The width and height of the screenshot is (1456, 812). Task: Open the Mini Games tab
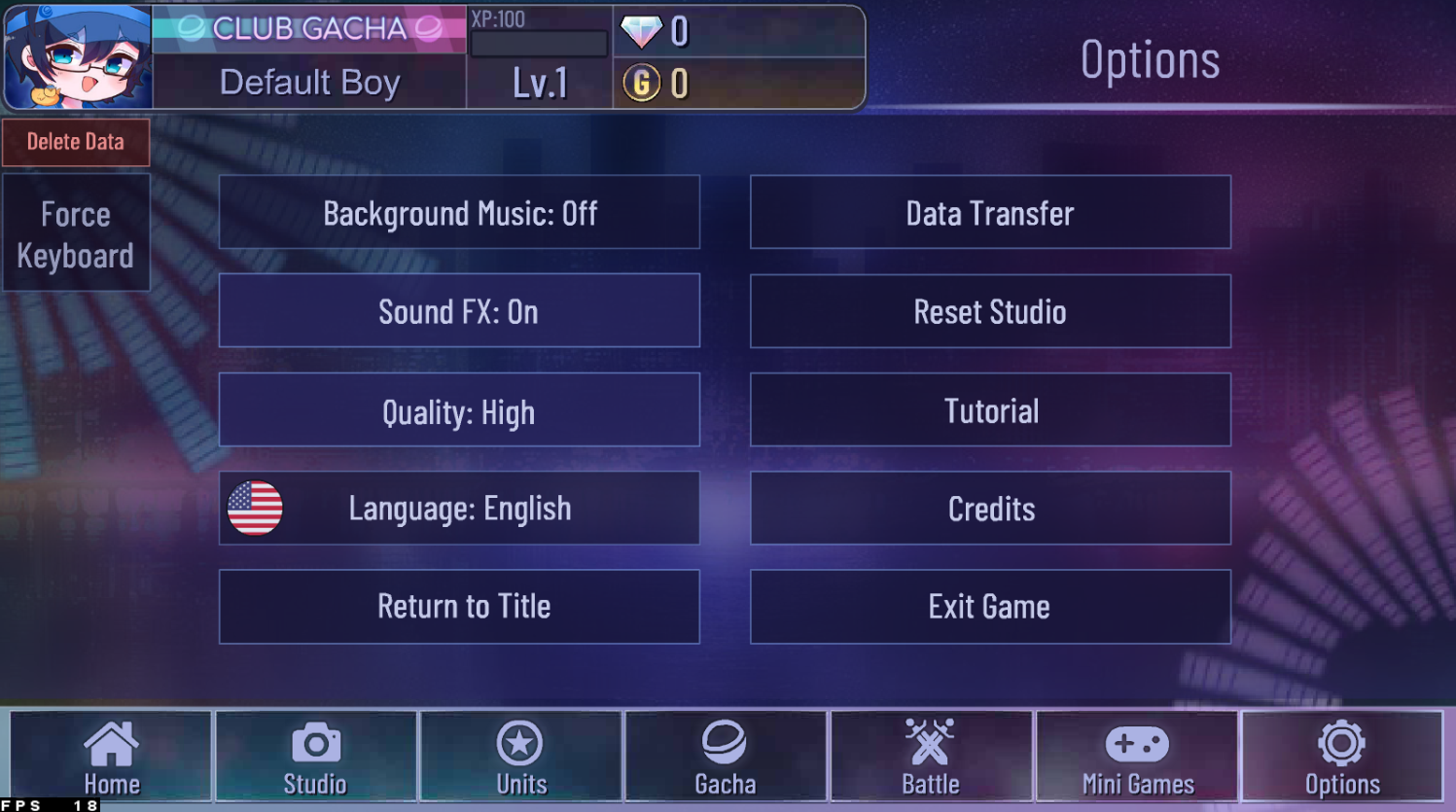[1137, 757]
